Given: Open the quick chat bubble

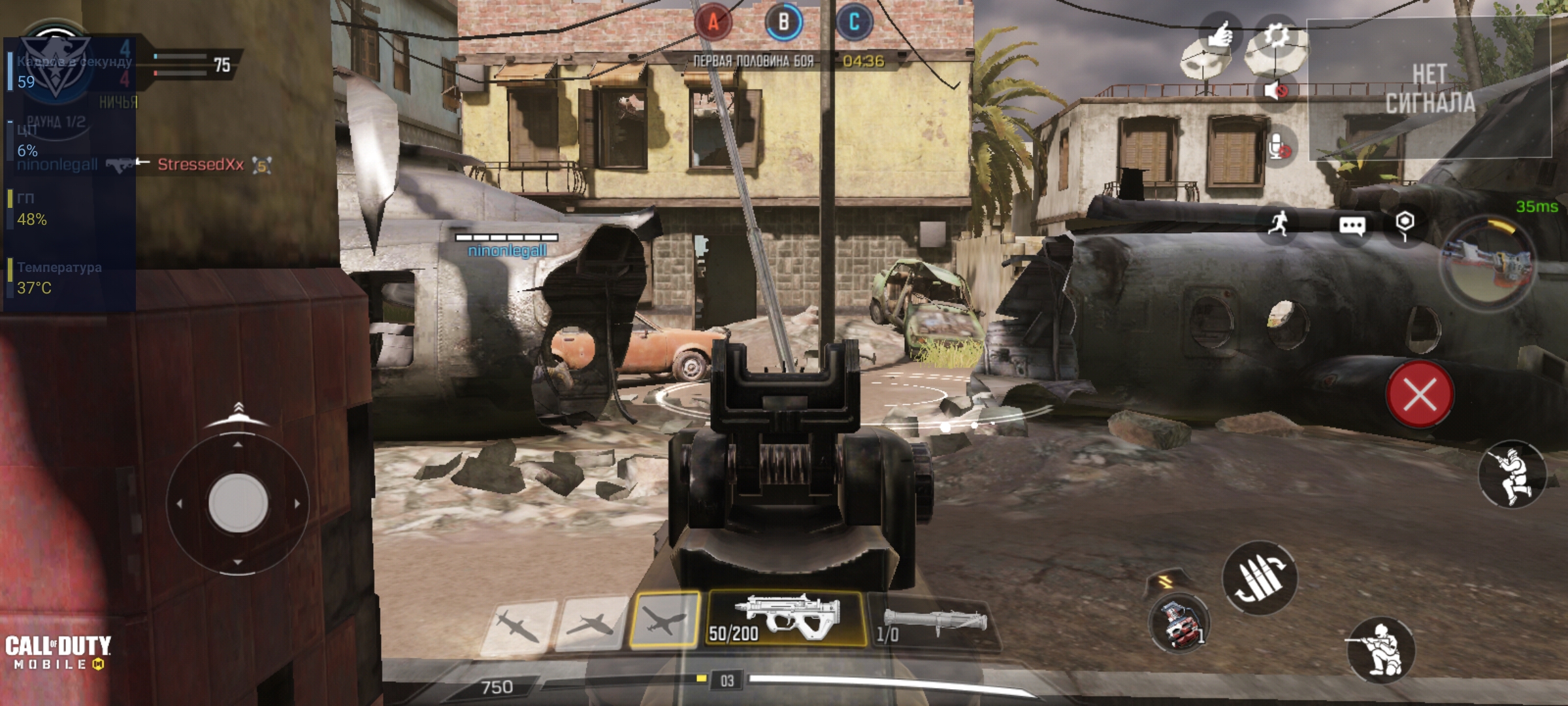Looking at the screenshot, I should [x=1351, y=226].
